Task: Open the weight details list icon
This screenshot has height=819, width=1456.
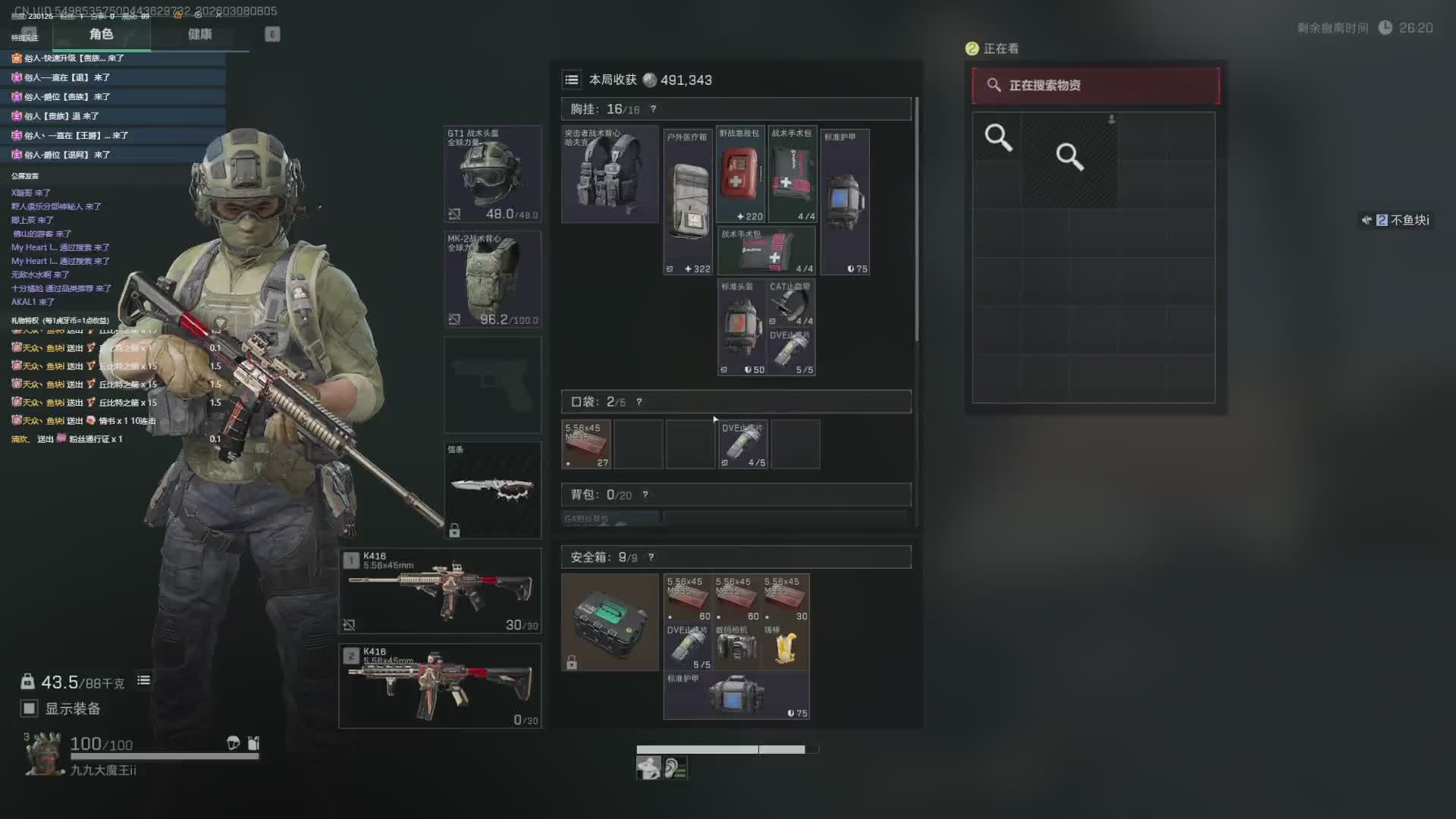Action: pyautogui.click(x=143, y=680)
